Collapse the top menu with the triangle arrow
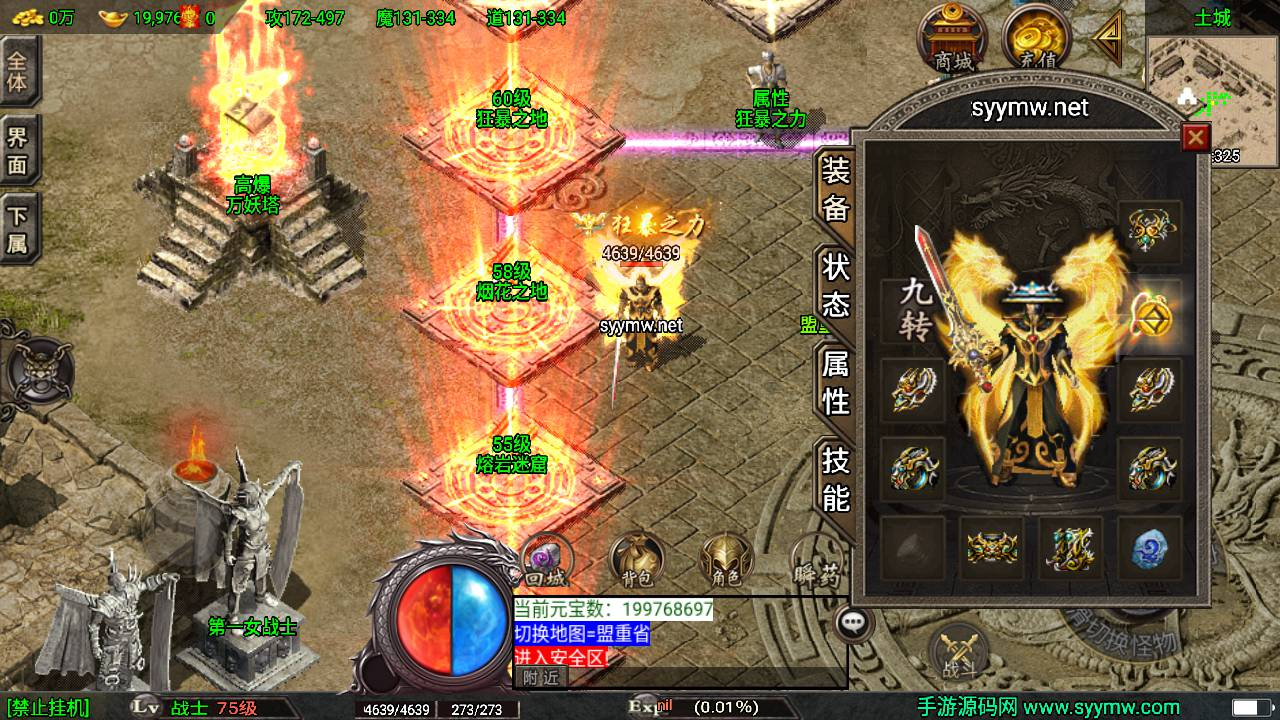 tap(1108, 38)
